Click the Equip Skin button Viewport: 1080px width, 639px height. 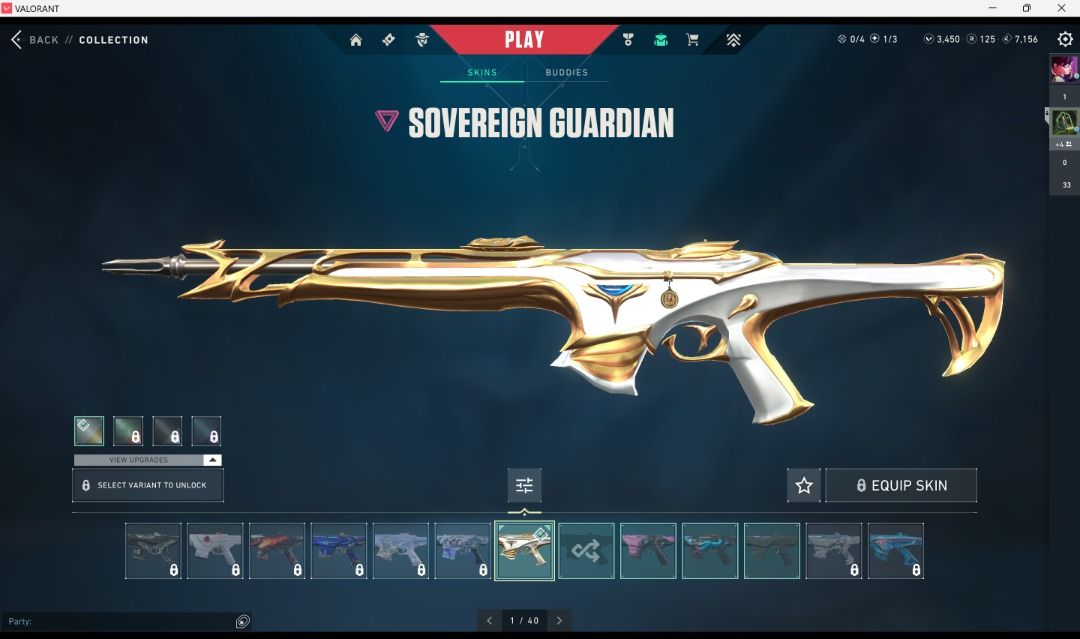click(900, 485)
